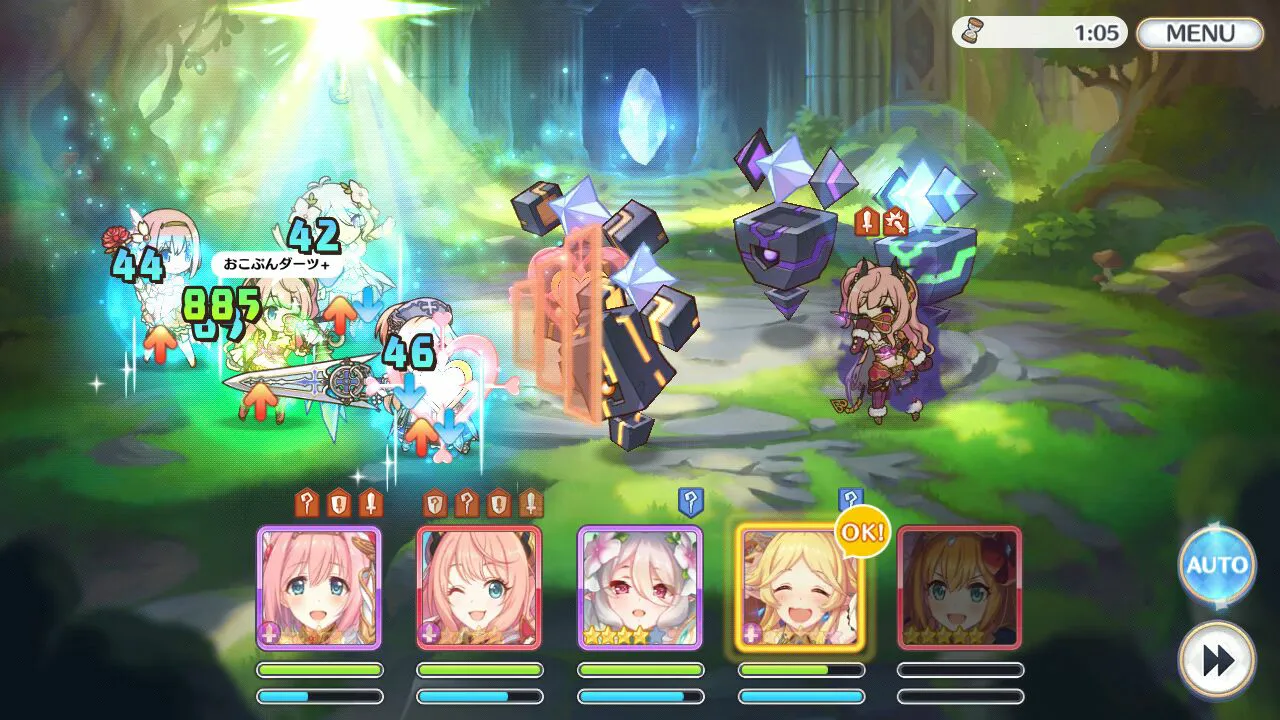Select the white-haired flower girl portrait
This screenshot has height=720, width=1280.
[x=640, y=588]
